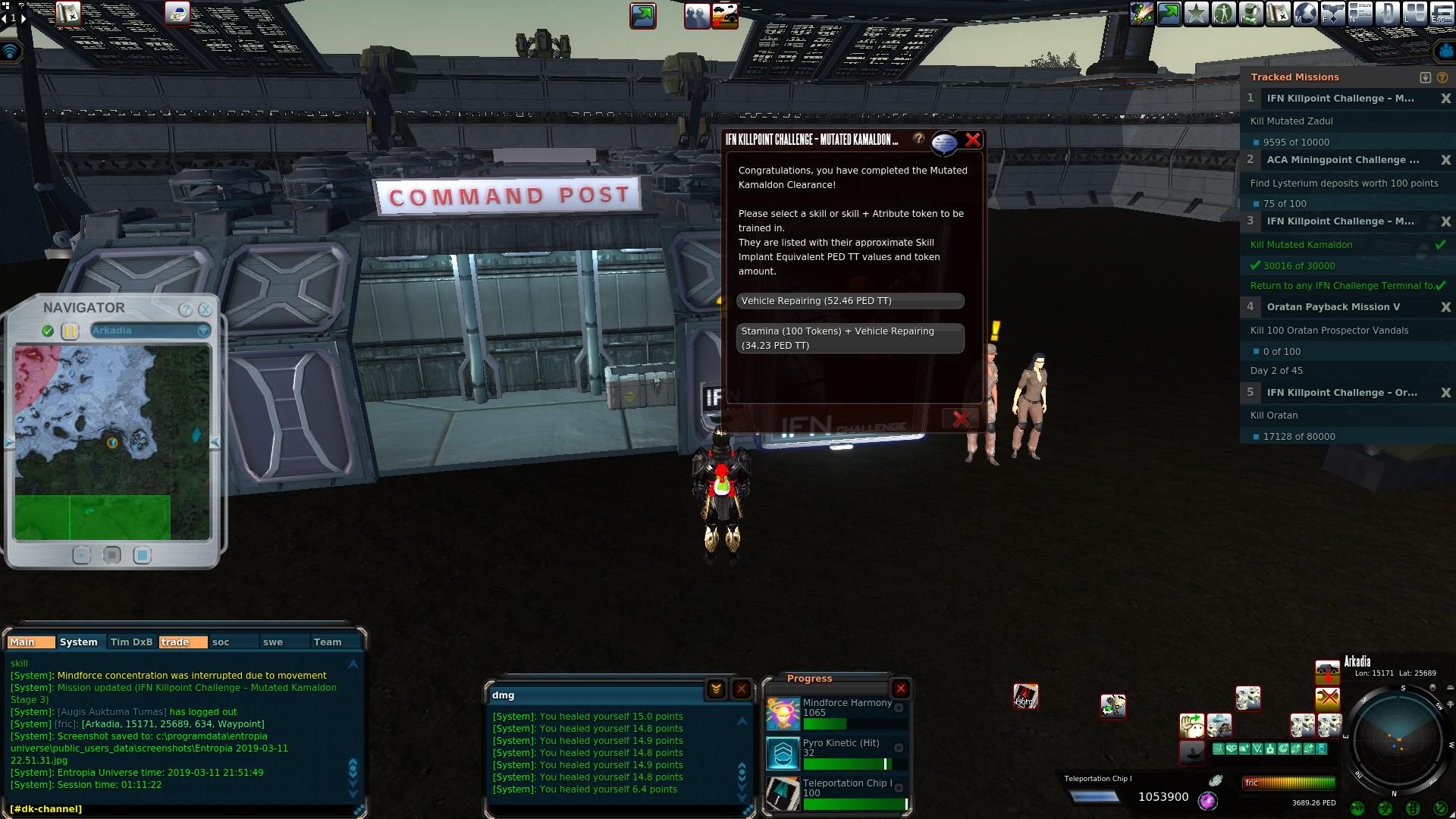Screen dimensions: 1456x819
Task: Open help for Tracked Missions
Action: point(1442,77)
